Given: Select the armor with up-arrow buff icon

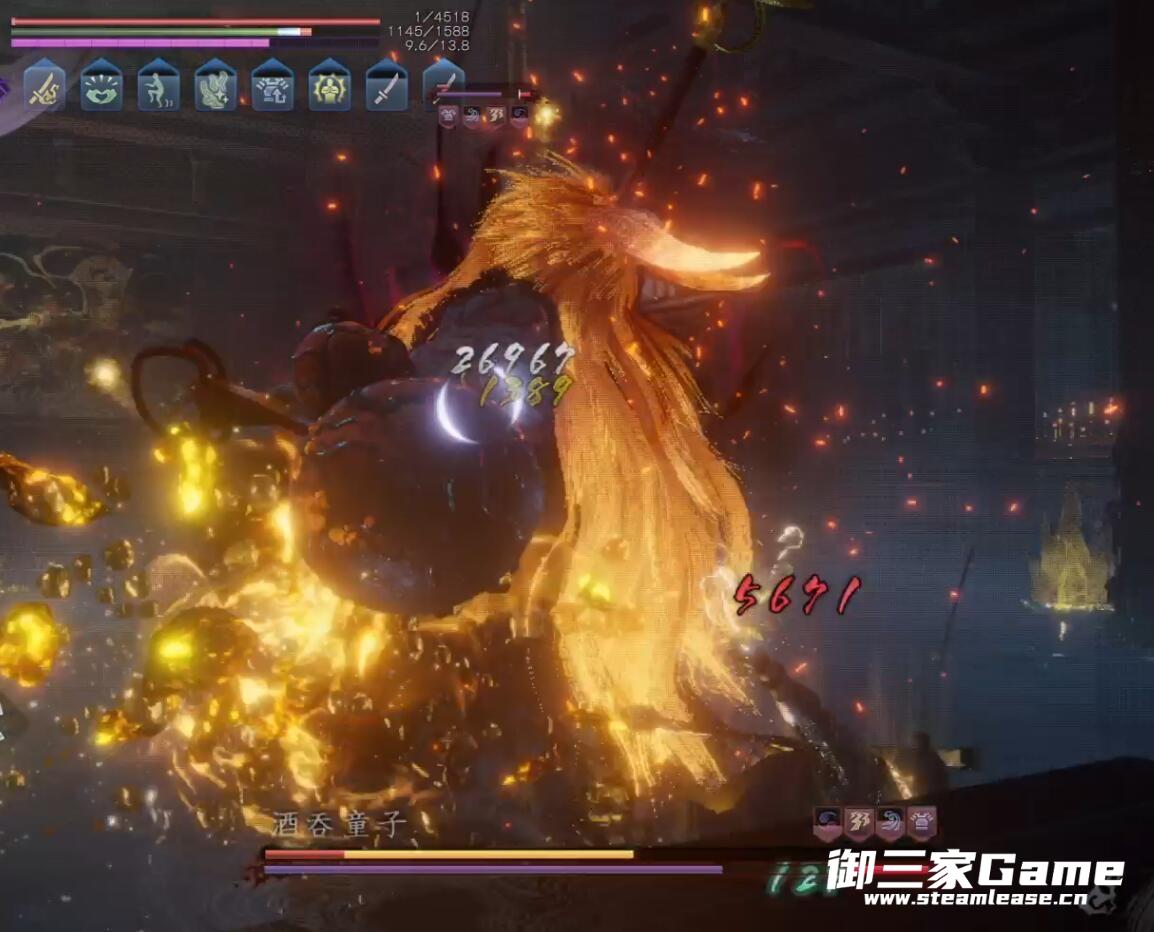Looking at the screenshot, I should tap(272, 86).
